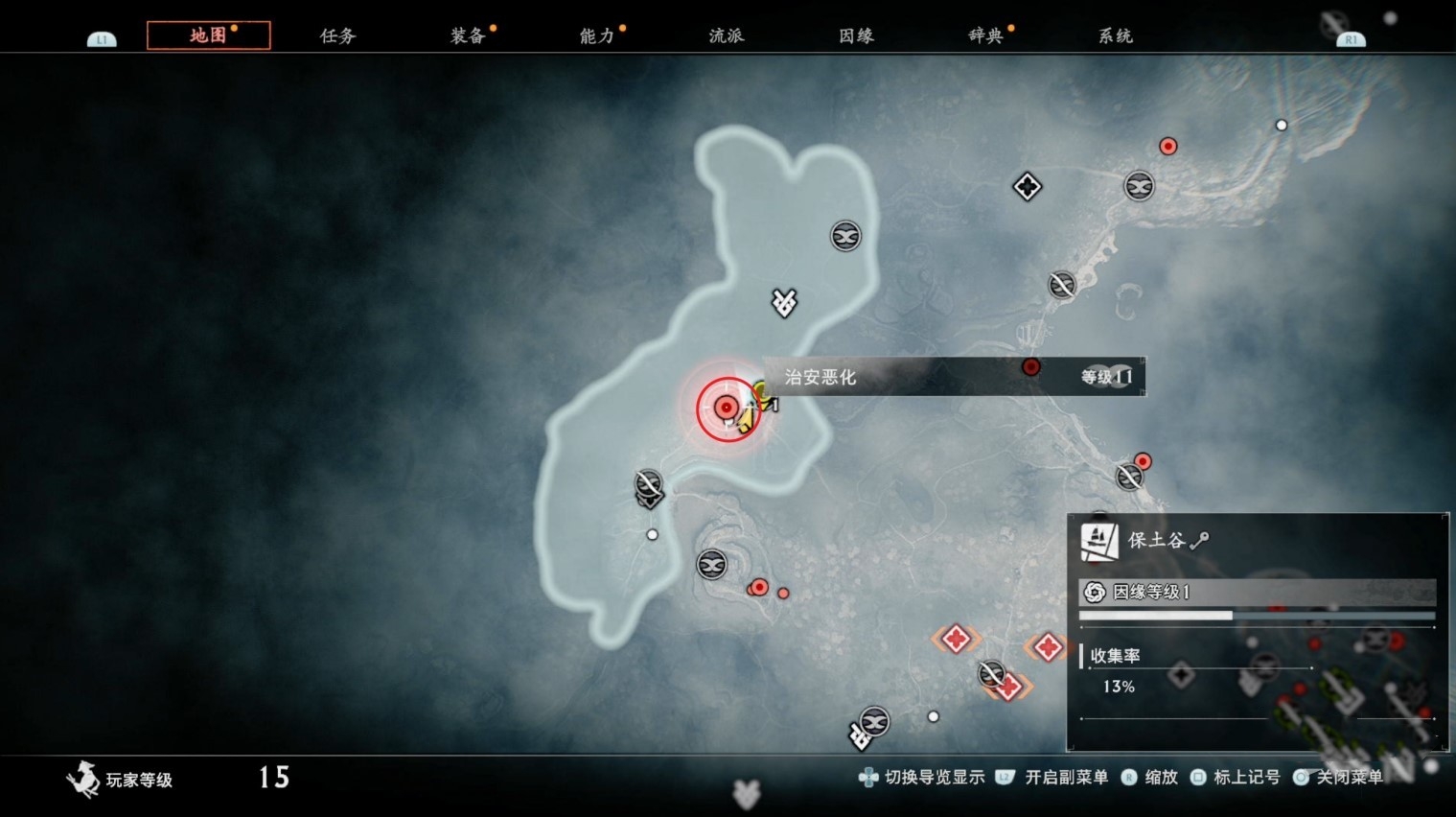Open the 保土谷 region info panel

coord(1257,632)
